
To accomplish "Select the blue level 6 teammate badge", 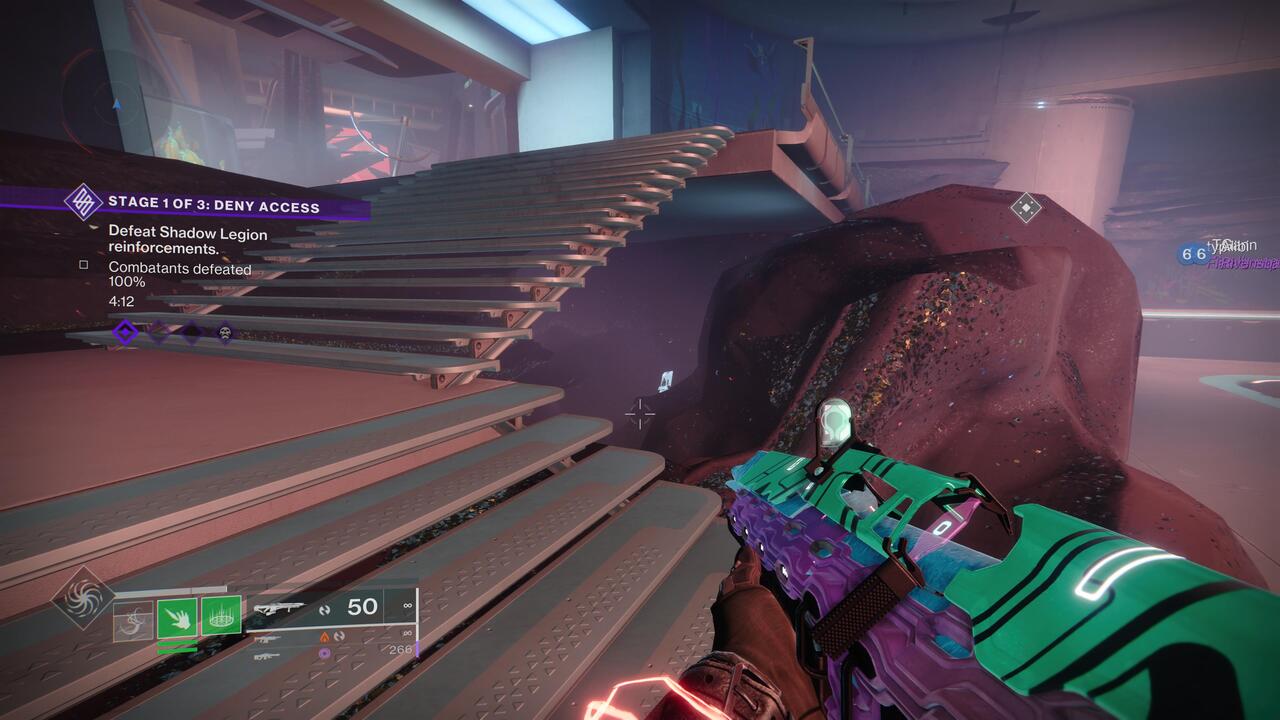I will pyautogui.click(x=1187, y=254).
